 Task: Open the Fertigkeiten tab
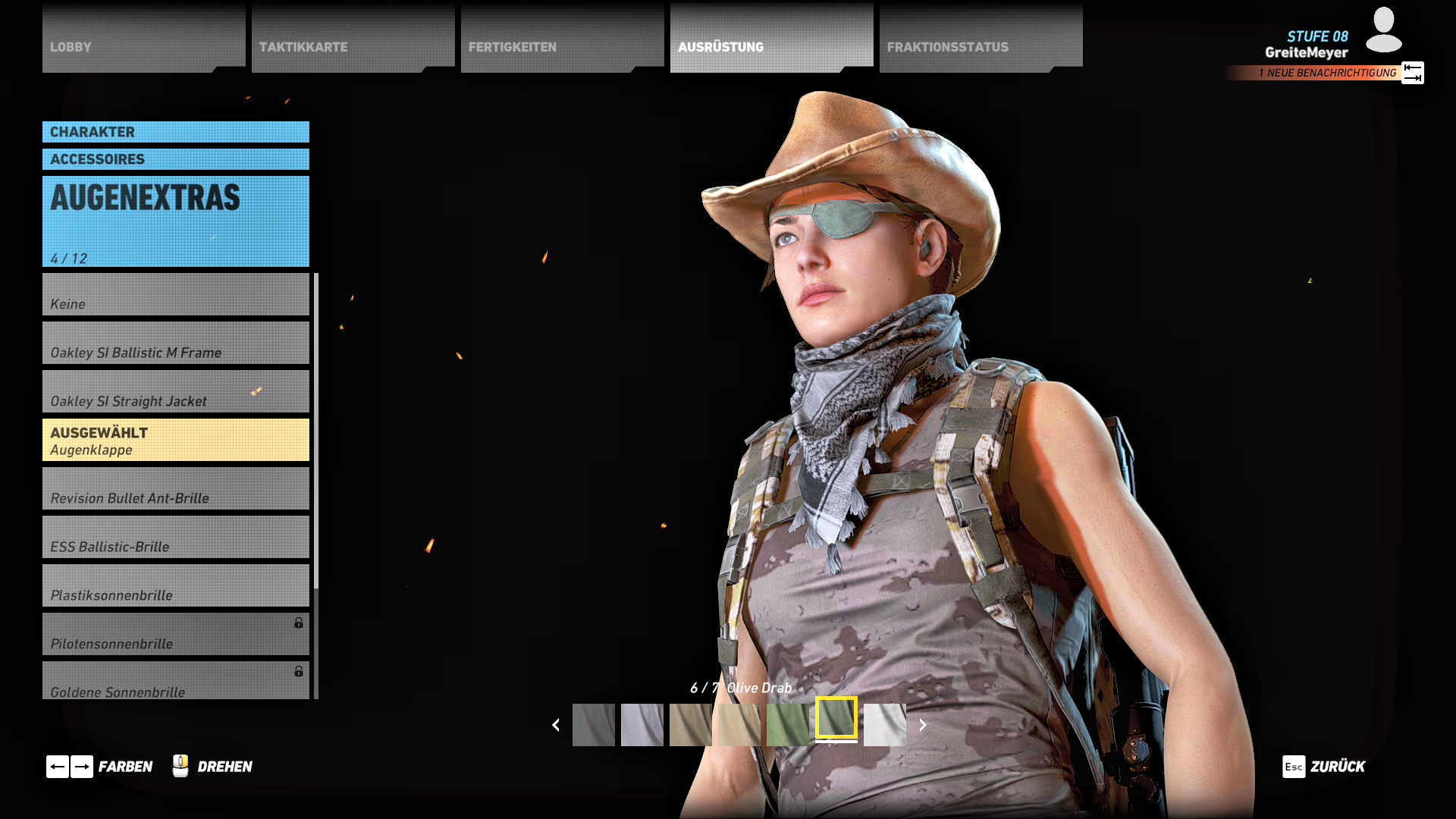(561, 39)
